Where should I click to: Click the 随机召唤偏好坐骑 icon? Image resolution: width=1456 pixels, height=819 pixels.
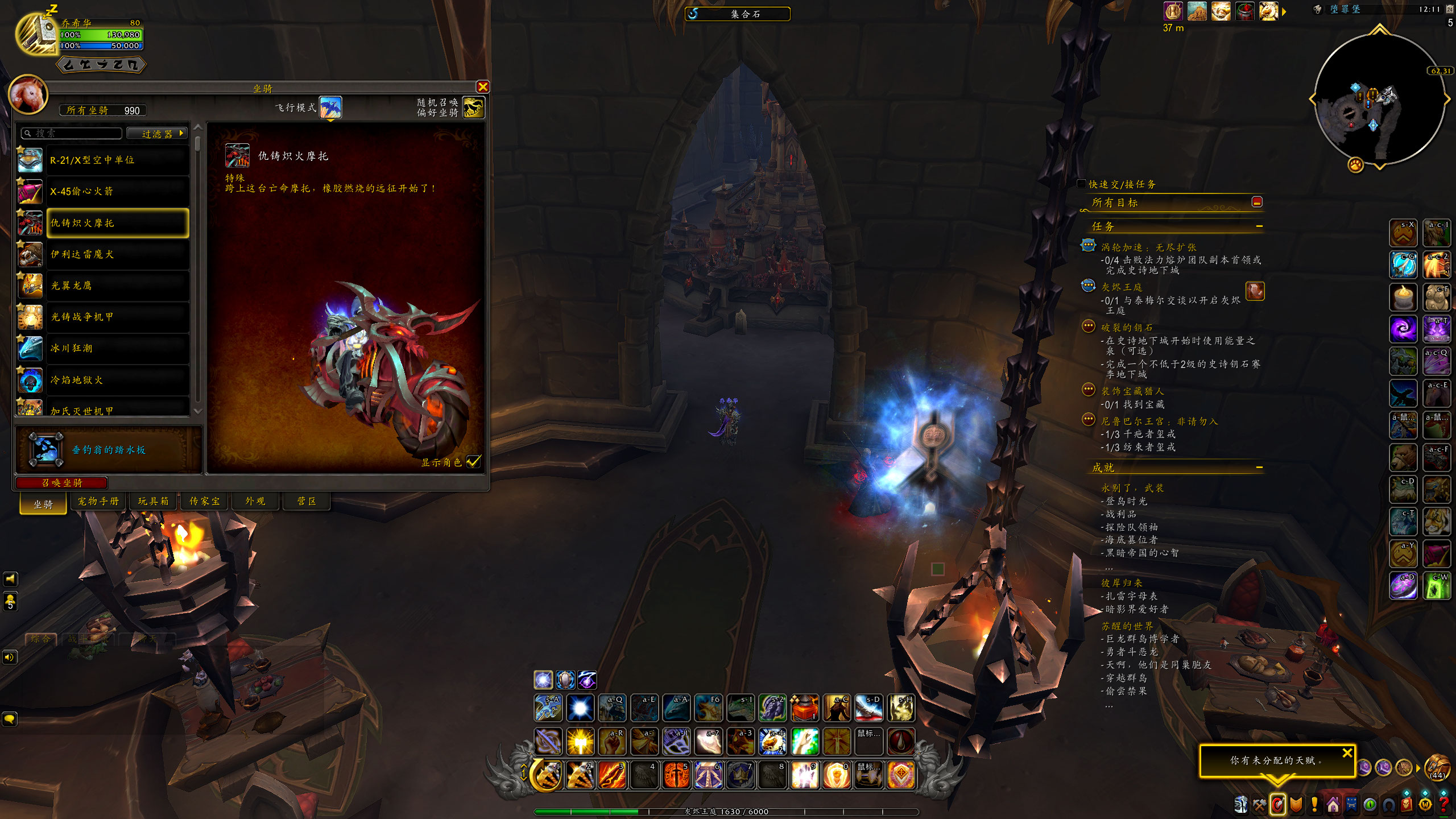pyautogui.click(x=473, y=107)
